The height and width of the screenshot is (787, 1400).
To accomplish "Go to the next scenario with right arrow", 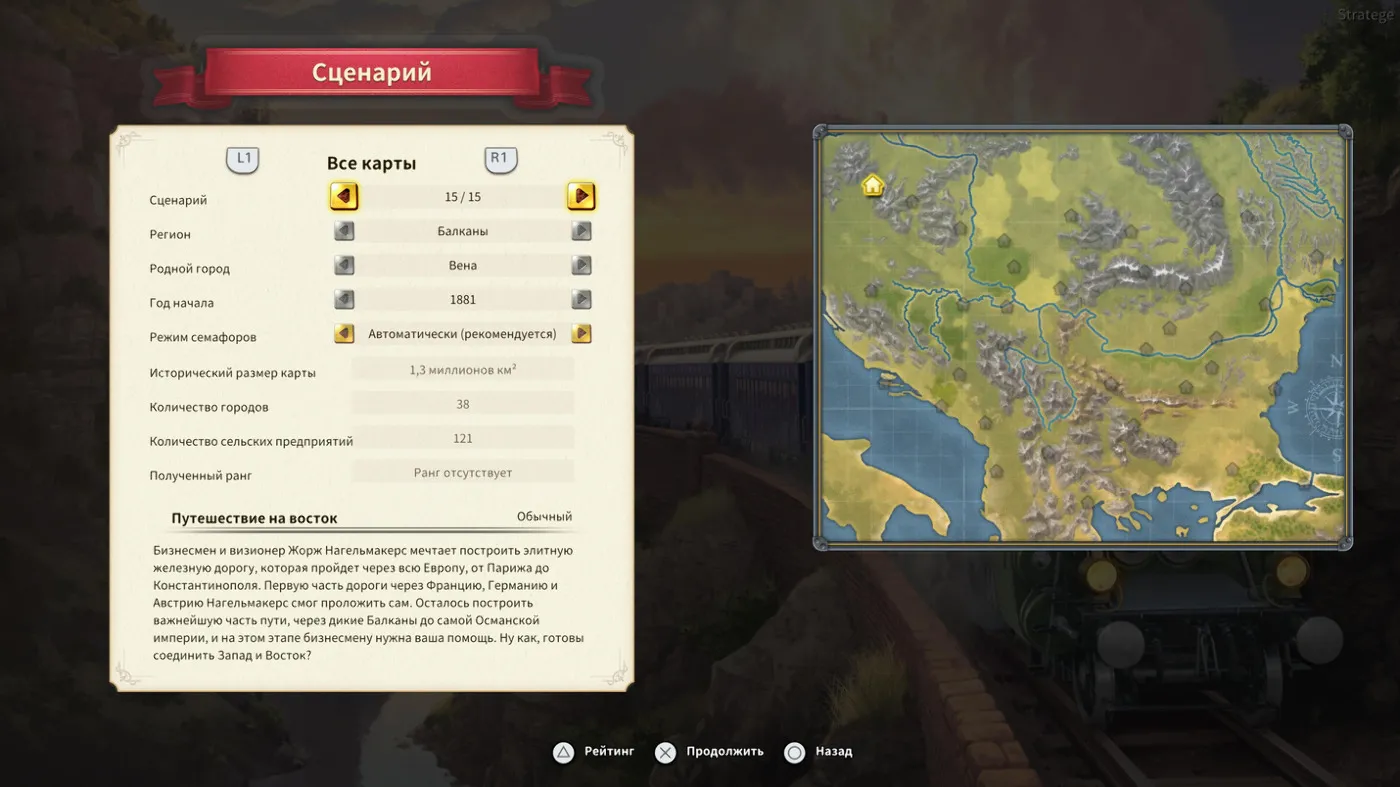I will [x=581, y=196].
